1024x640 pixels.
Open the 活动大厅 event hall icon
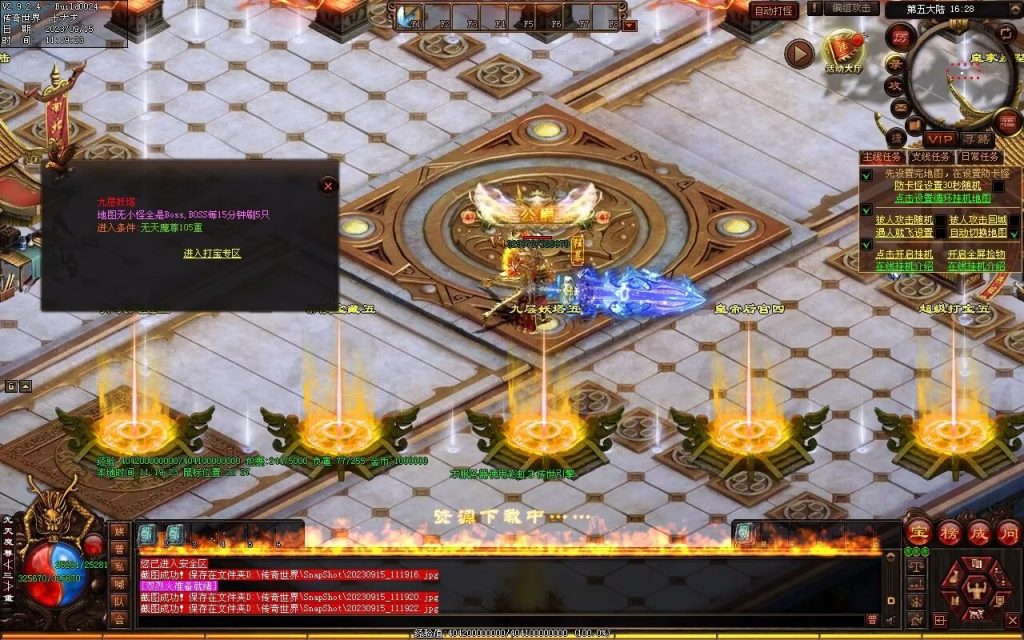pyautogui.click(x=843, y=50)
